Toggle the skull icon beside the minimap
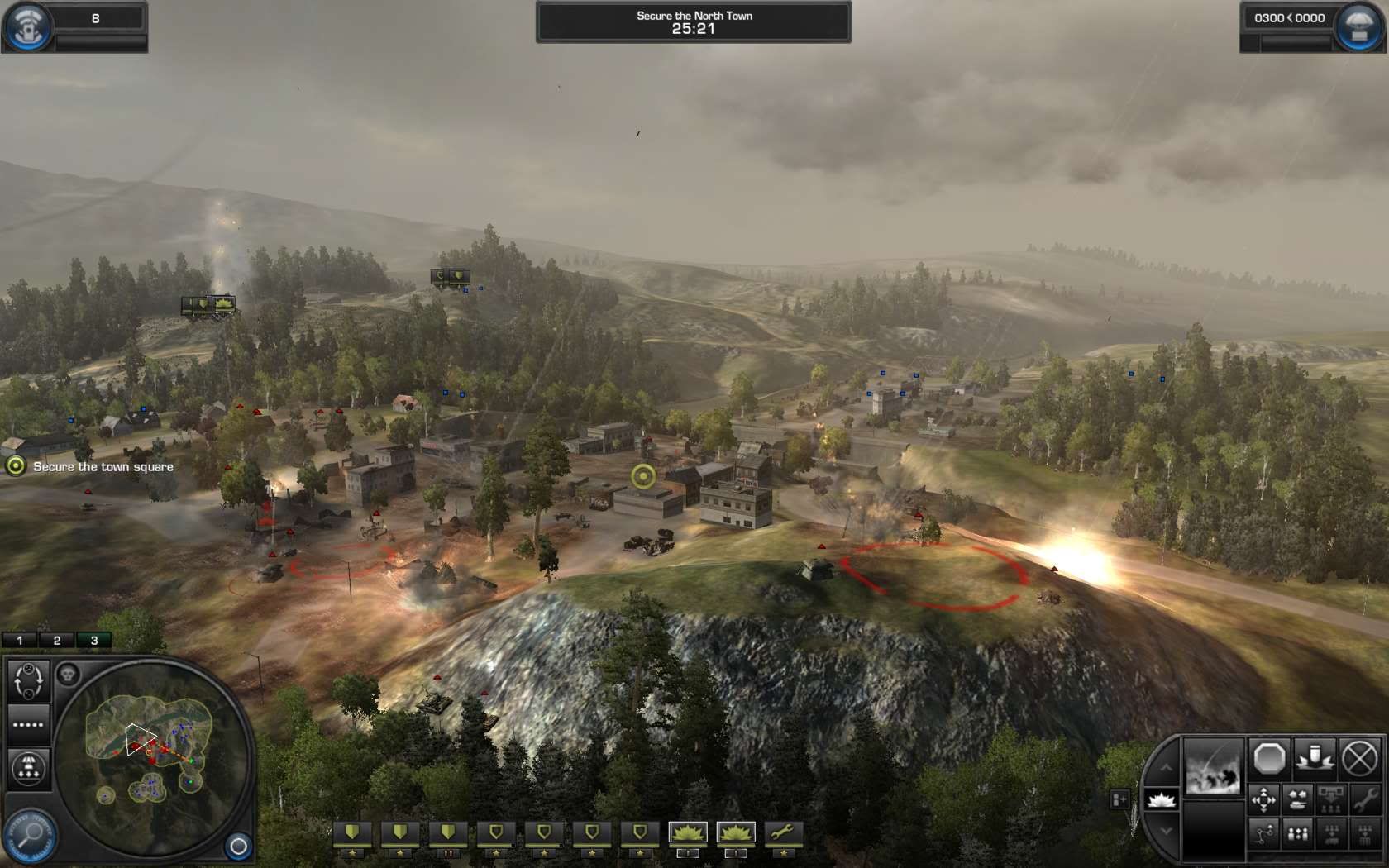Viewport: 1389px width, 868px height. (x=68, y=675)
